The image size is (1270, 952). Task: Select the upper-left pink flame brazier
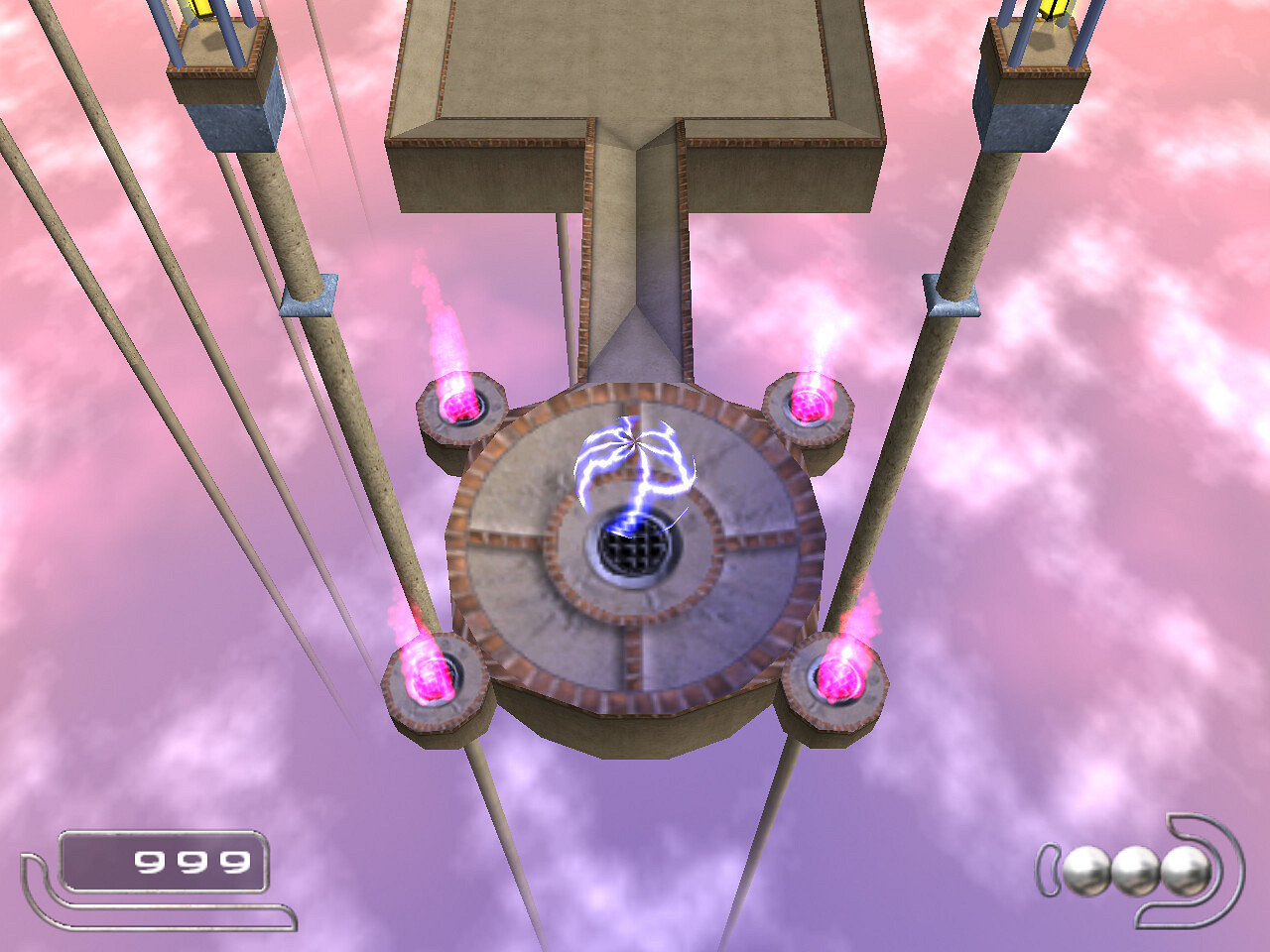pyautogui.click(x=459, y=407)
